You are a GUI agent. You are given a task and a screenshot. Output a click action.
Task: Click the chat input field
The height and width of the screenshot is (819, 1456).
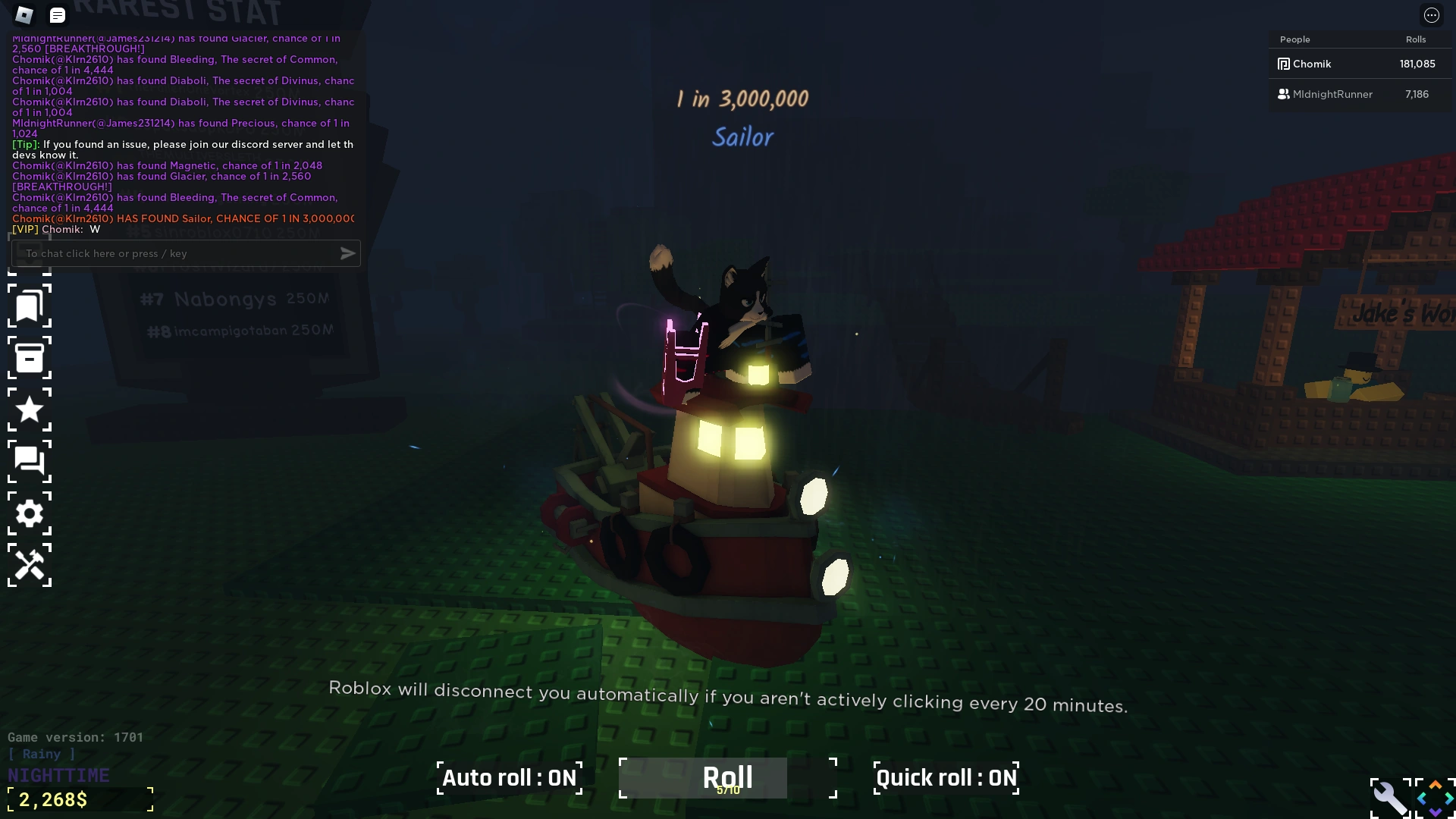[x=174, y=253]
